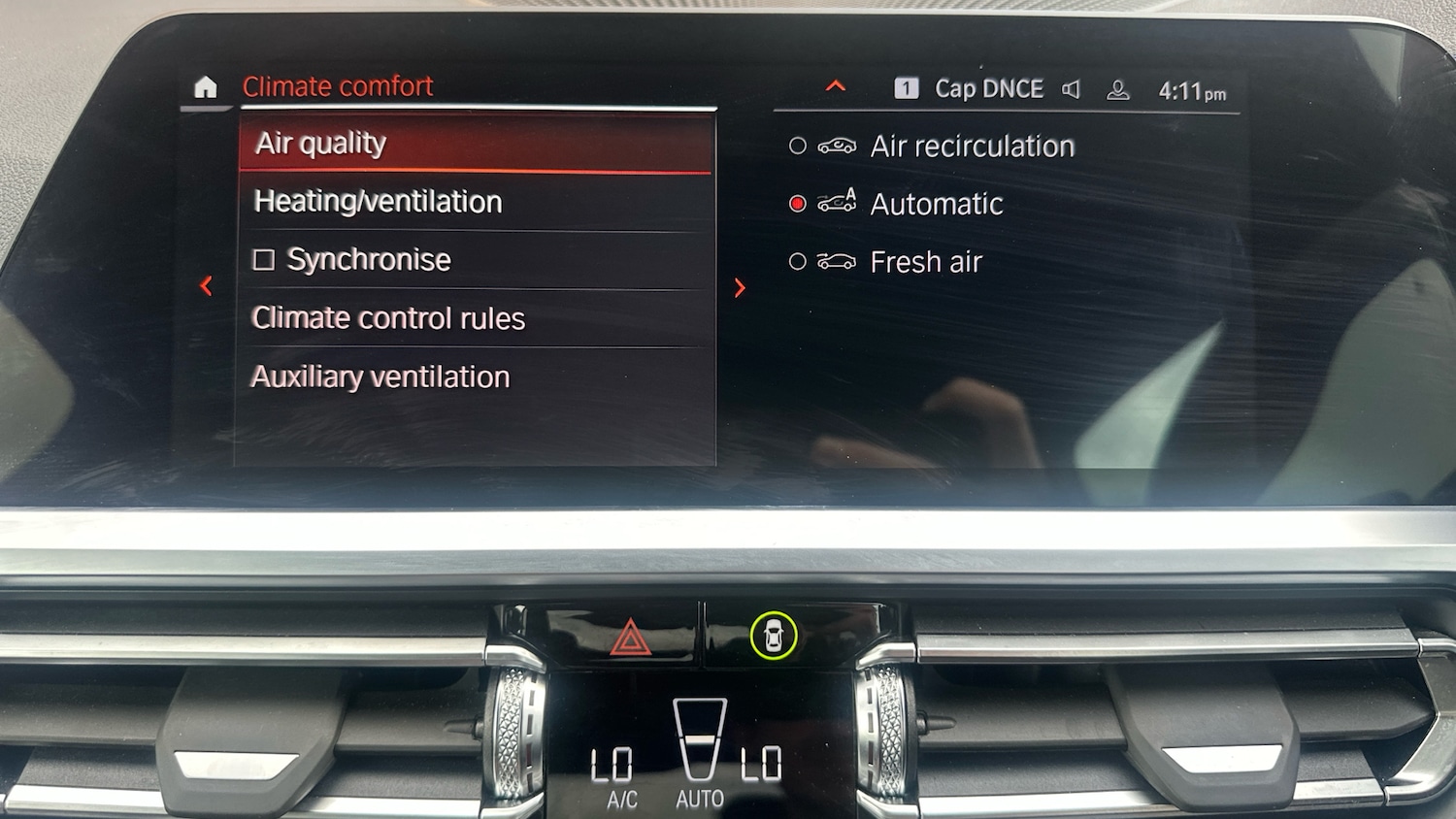Select the Air quality option
The image size is (1456, 819).
[319, 143]
